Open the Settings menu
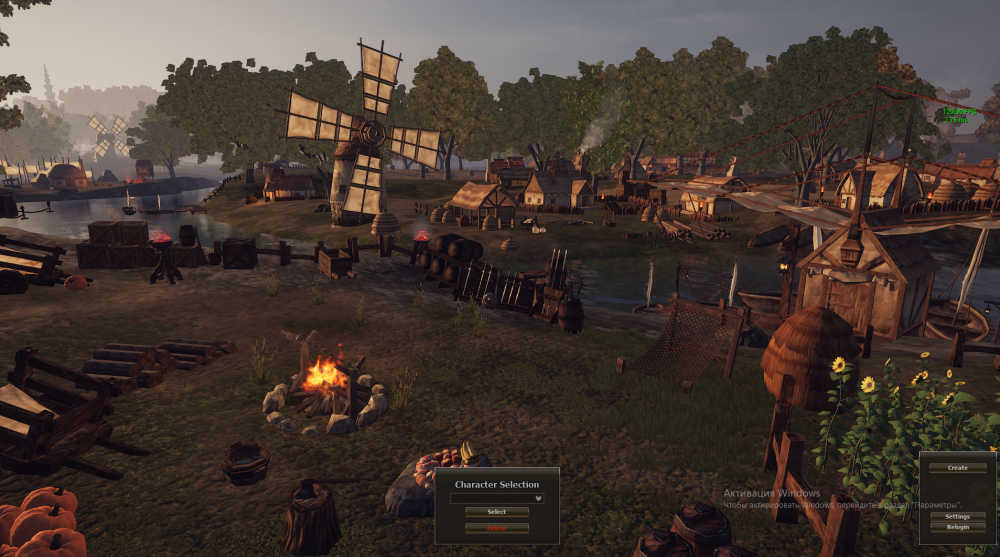This screenshot has width=1000, height=557. pos(958,516)
